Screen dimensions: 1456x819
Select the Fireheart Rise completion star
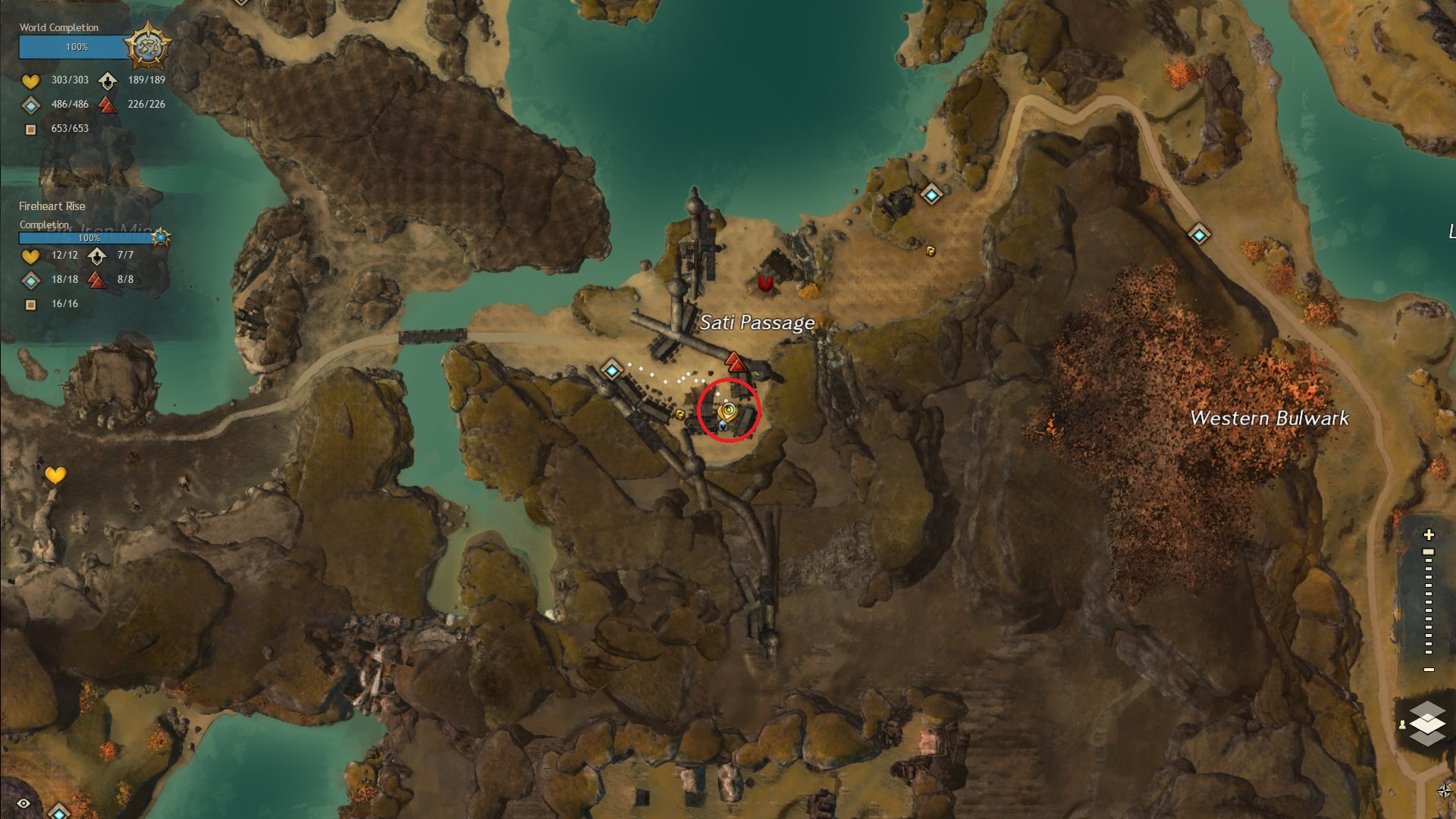[x=160, y=237]
